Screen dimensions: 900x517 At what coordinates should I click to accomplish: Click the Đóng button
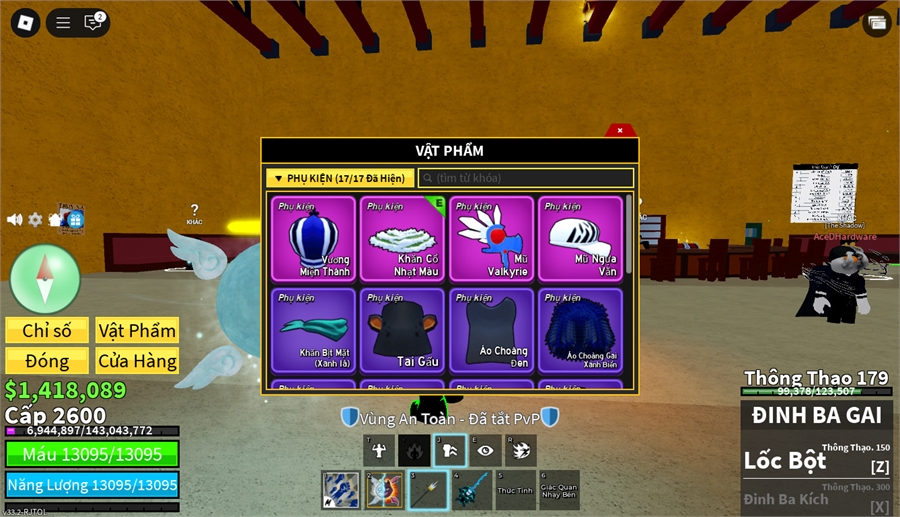tap(47, 361)
